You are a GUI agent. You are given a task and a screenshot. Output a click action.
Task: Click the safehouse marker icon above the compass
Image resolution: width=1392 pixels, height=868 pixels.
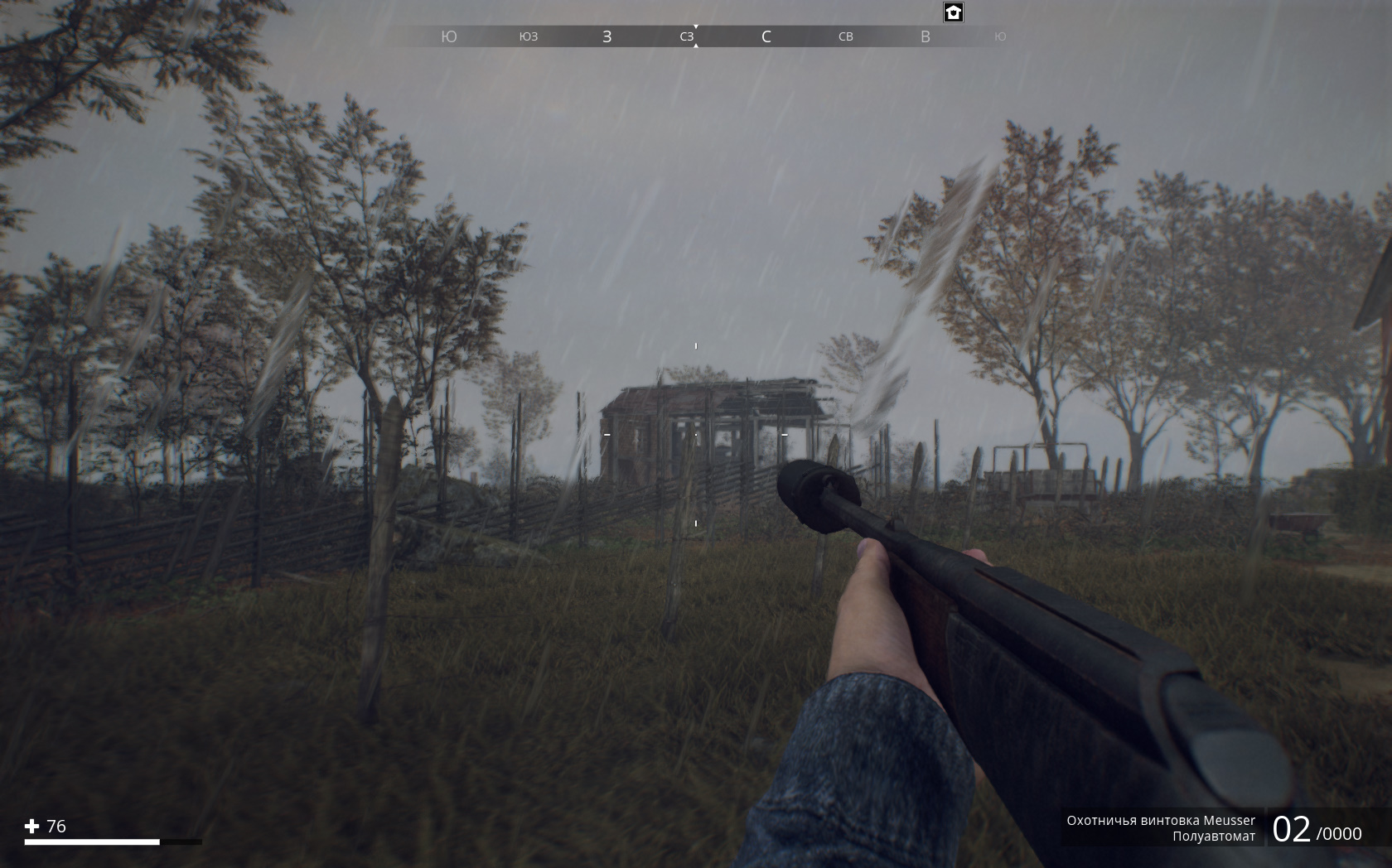(954, 12)
